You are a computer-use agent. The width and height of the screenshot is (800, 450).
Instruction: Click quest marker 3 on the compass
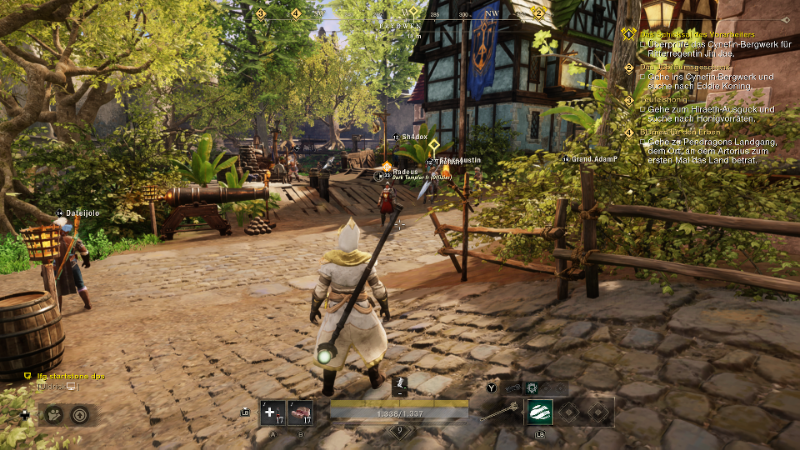click(x=261, y=14)
